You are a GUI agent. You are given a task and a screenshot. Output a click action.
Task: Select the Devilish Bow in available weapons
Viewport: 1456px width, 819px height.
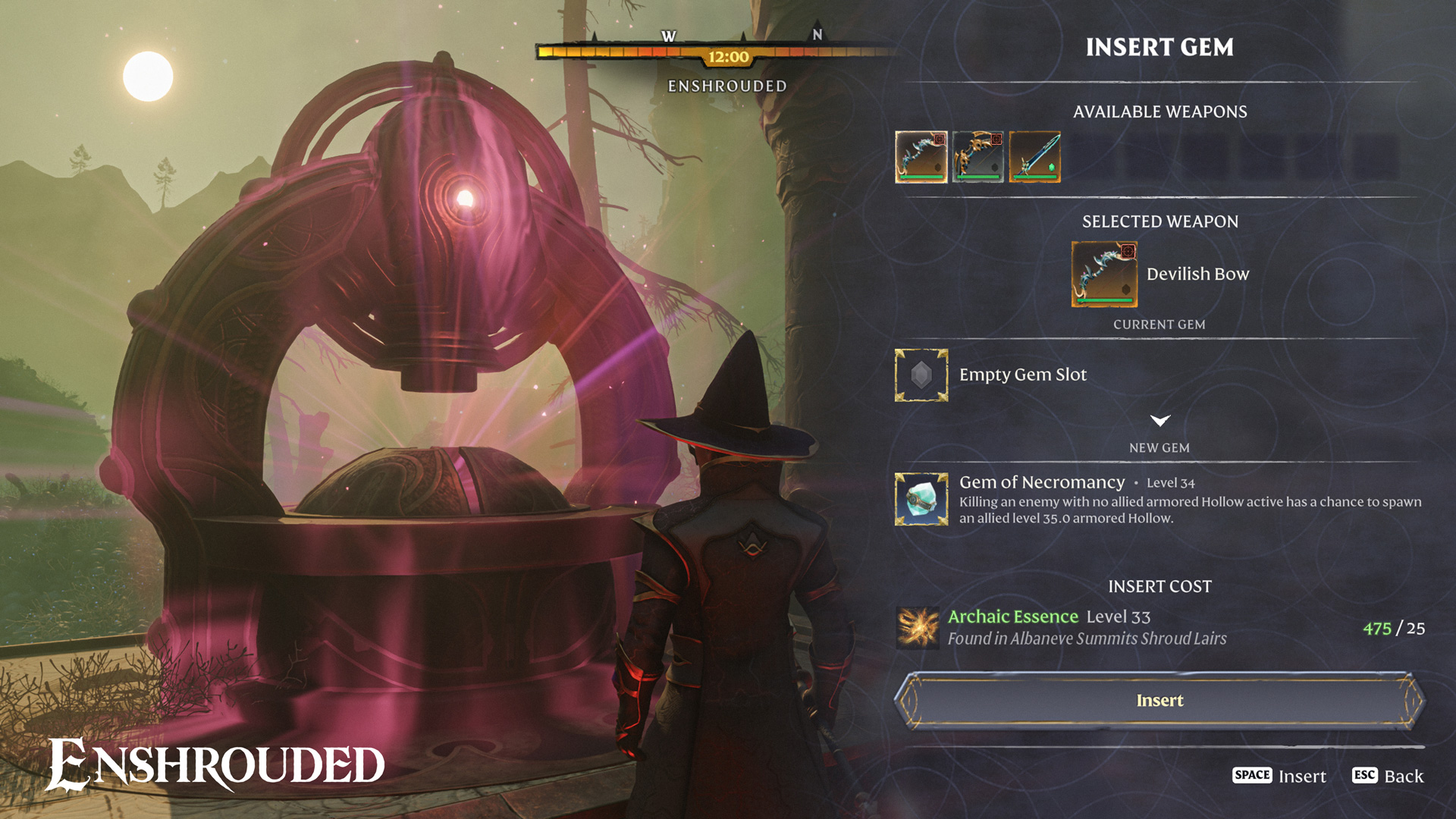coord(921,157)
